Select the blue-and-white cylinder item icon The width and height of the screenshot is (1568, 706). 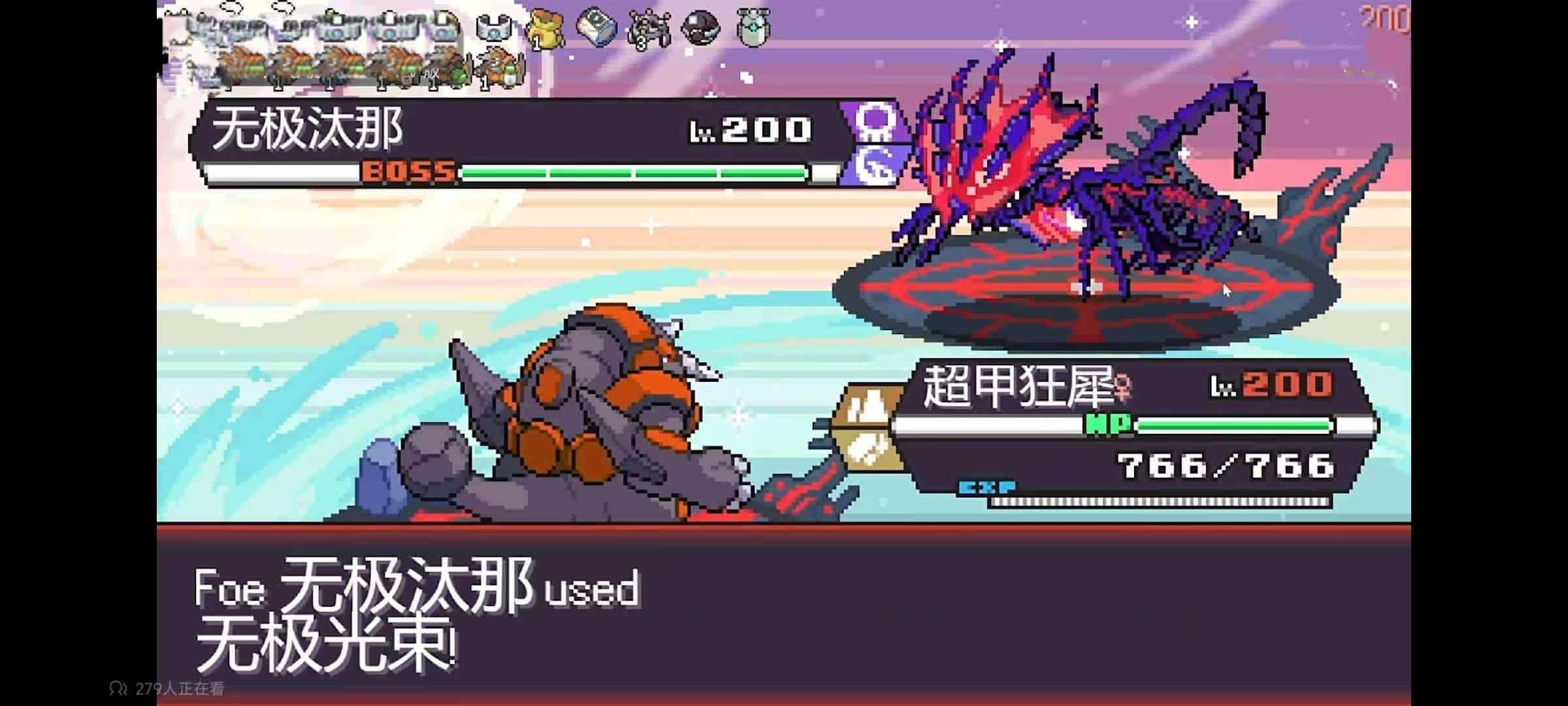click(596, 28)
